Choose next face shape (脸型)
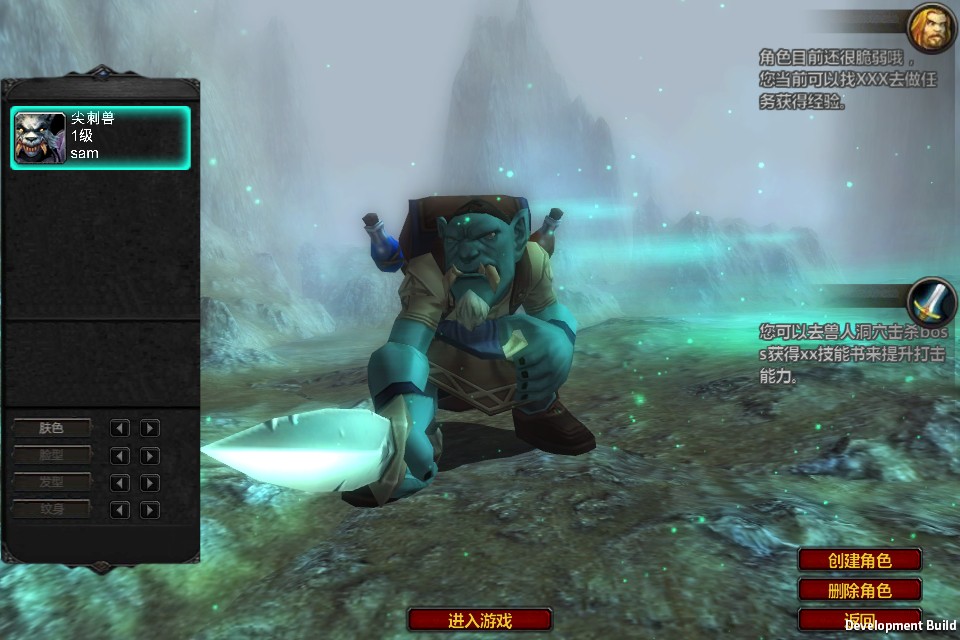960x640 pixels. 150,456
